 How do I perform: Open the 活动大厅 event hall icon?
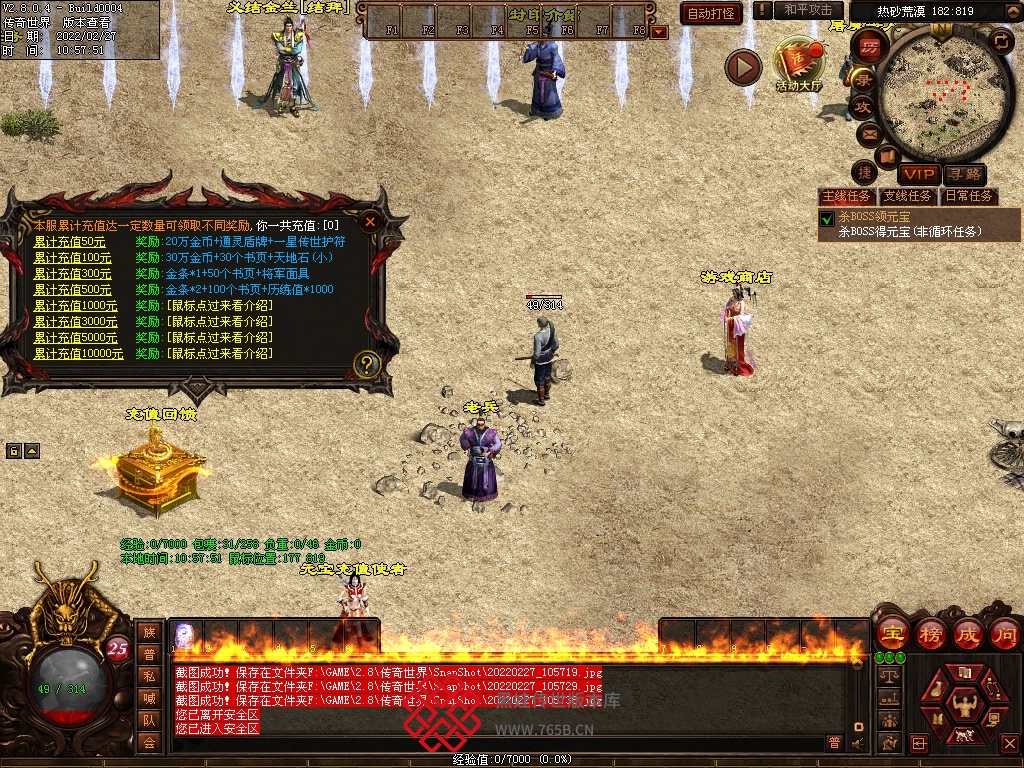(x=799, y=65)
